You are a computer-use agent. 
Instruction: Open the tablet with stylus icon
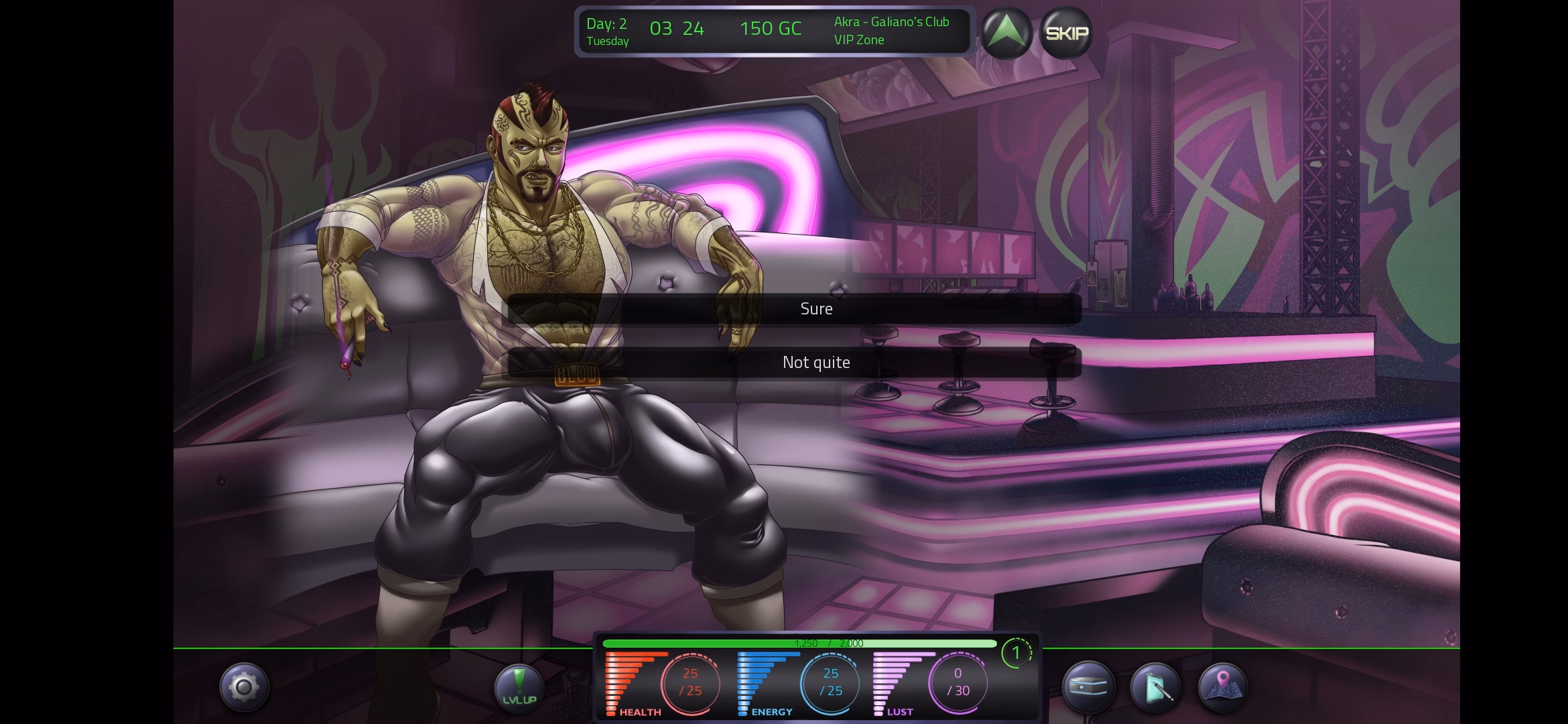1155,688
